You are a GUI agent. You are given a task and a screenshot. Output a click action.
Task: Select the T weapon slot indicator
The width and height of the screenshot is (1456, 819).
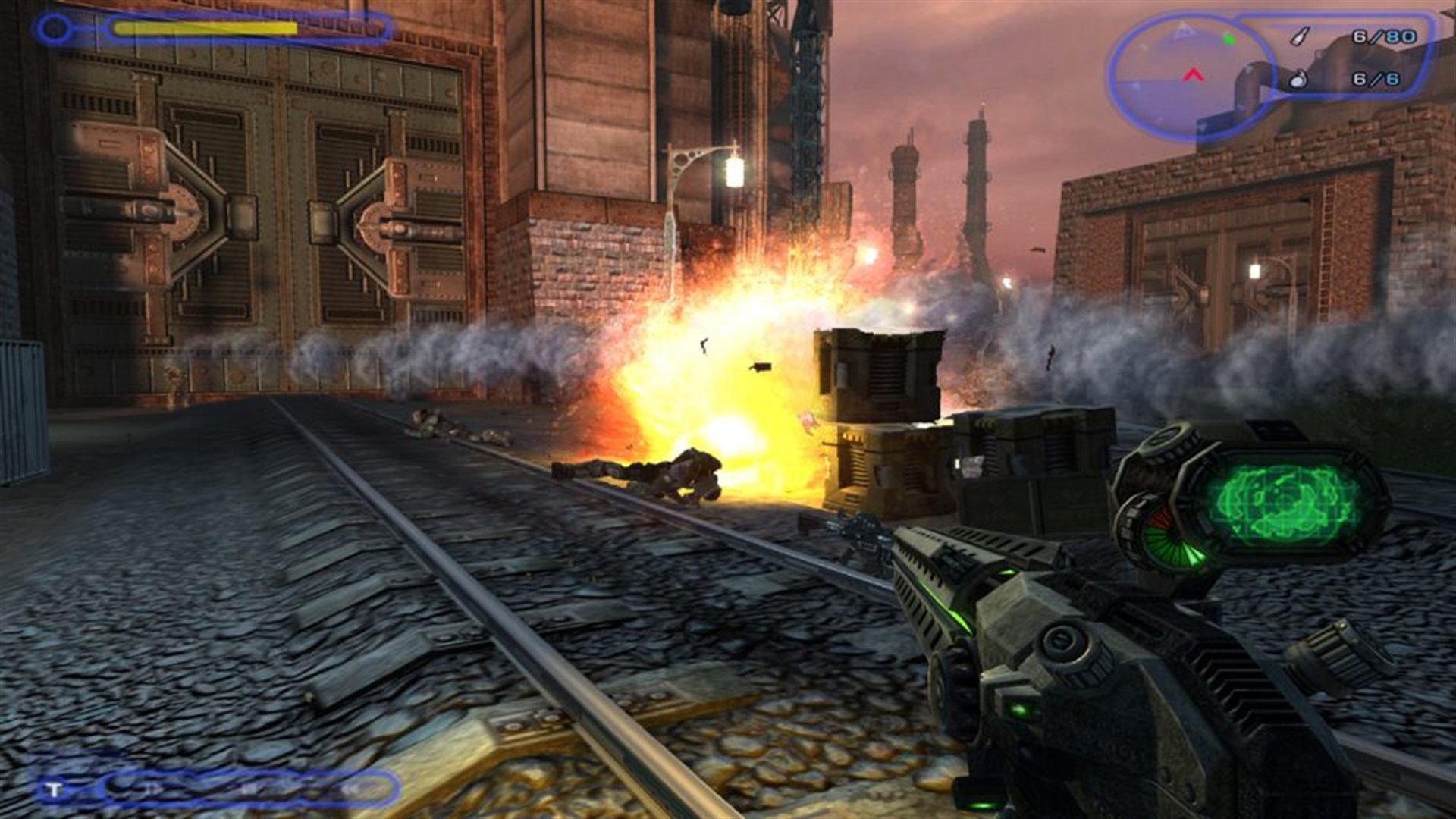53,789
